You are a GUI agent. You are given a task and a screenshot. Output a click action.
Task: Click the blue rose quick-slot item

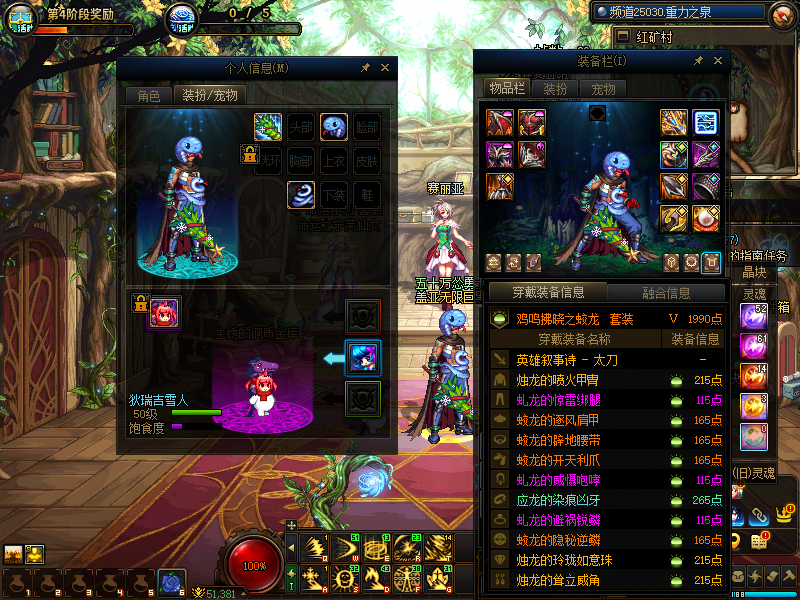tap(172, 582)
